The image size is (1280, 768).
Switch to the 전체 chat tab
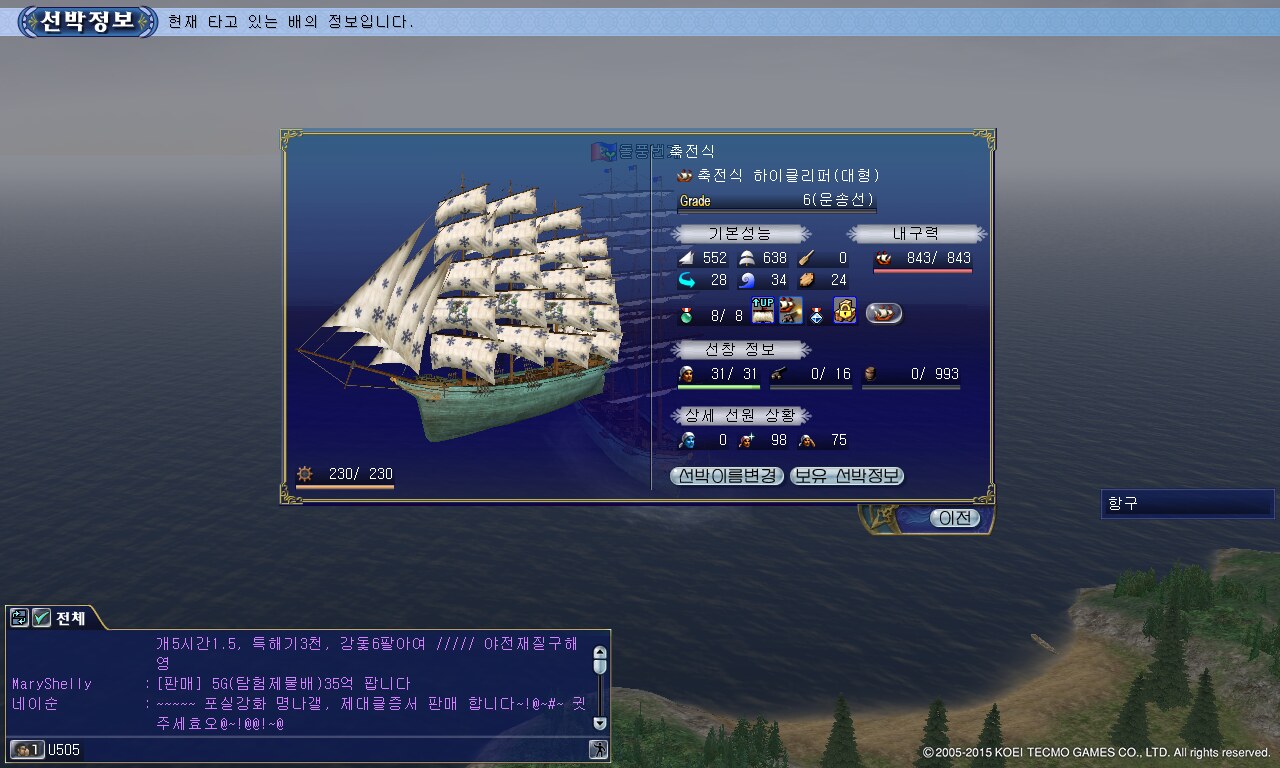tap(70, 618)
